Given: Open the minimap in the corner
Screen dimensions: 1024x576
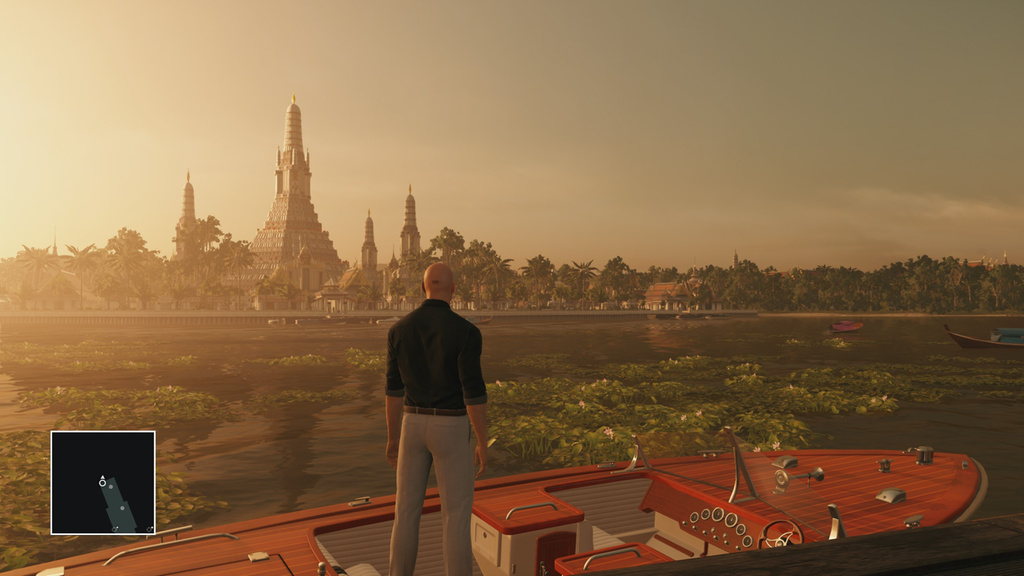Looking at the screenshot, I should (x=103, y=482).
